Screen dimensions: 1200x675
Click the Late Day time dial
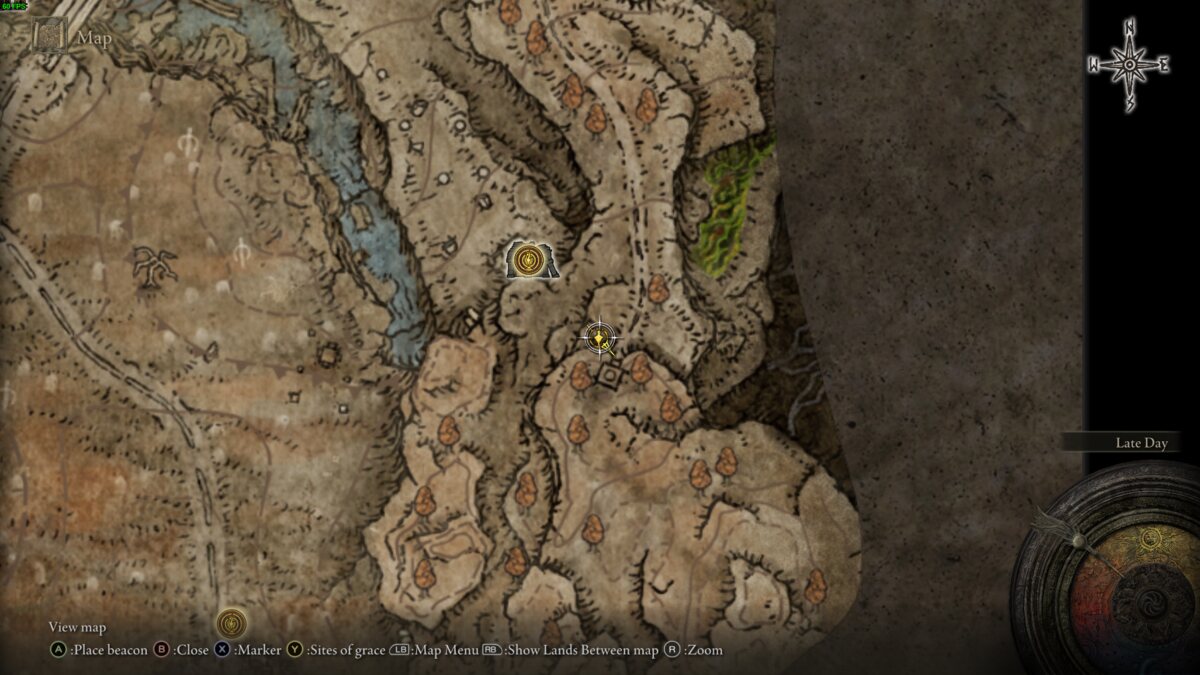(x=1110, y=565)
